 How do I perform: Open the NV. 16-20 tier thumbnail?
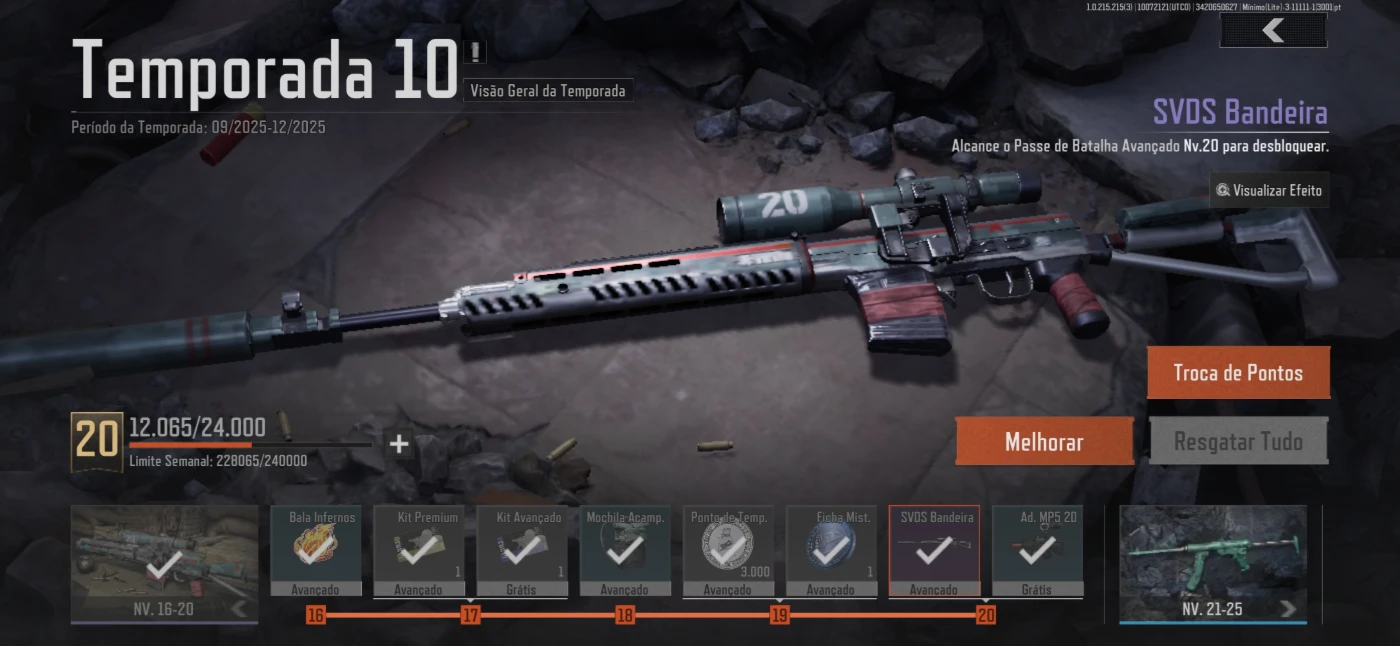[x=164, y=562]
